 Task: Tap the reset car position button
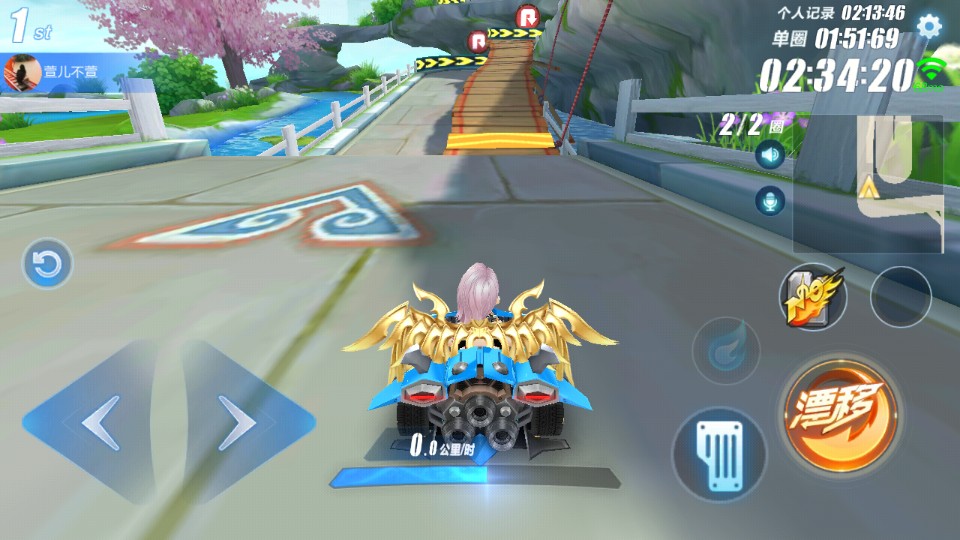(x=47, y=265)
